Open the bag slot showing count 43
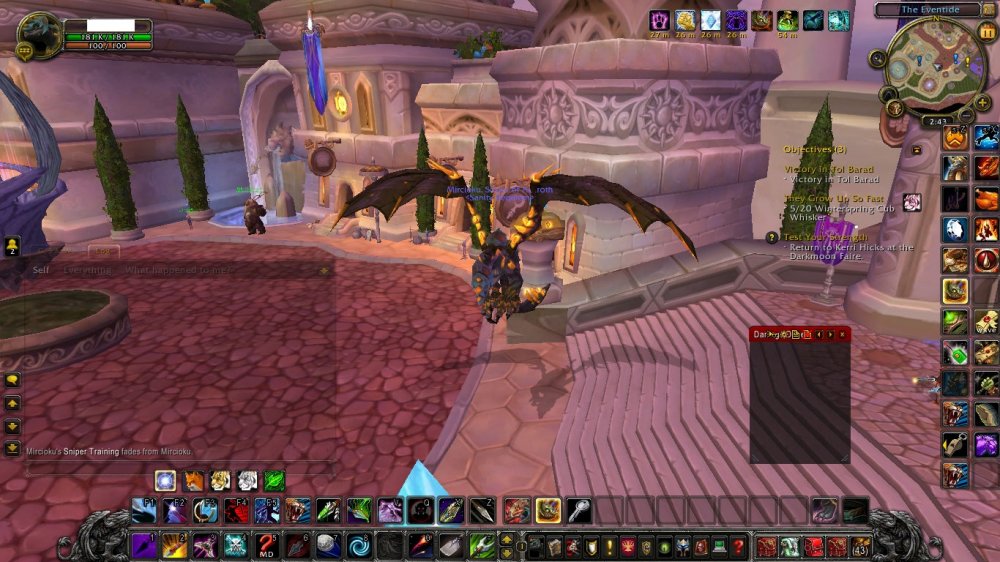This screenshot has width=1000, height=562. pos(859,547)
